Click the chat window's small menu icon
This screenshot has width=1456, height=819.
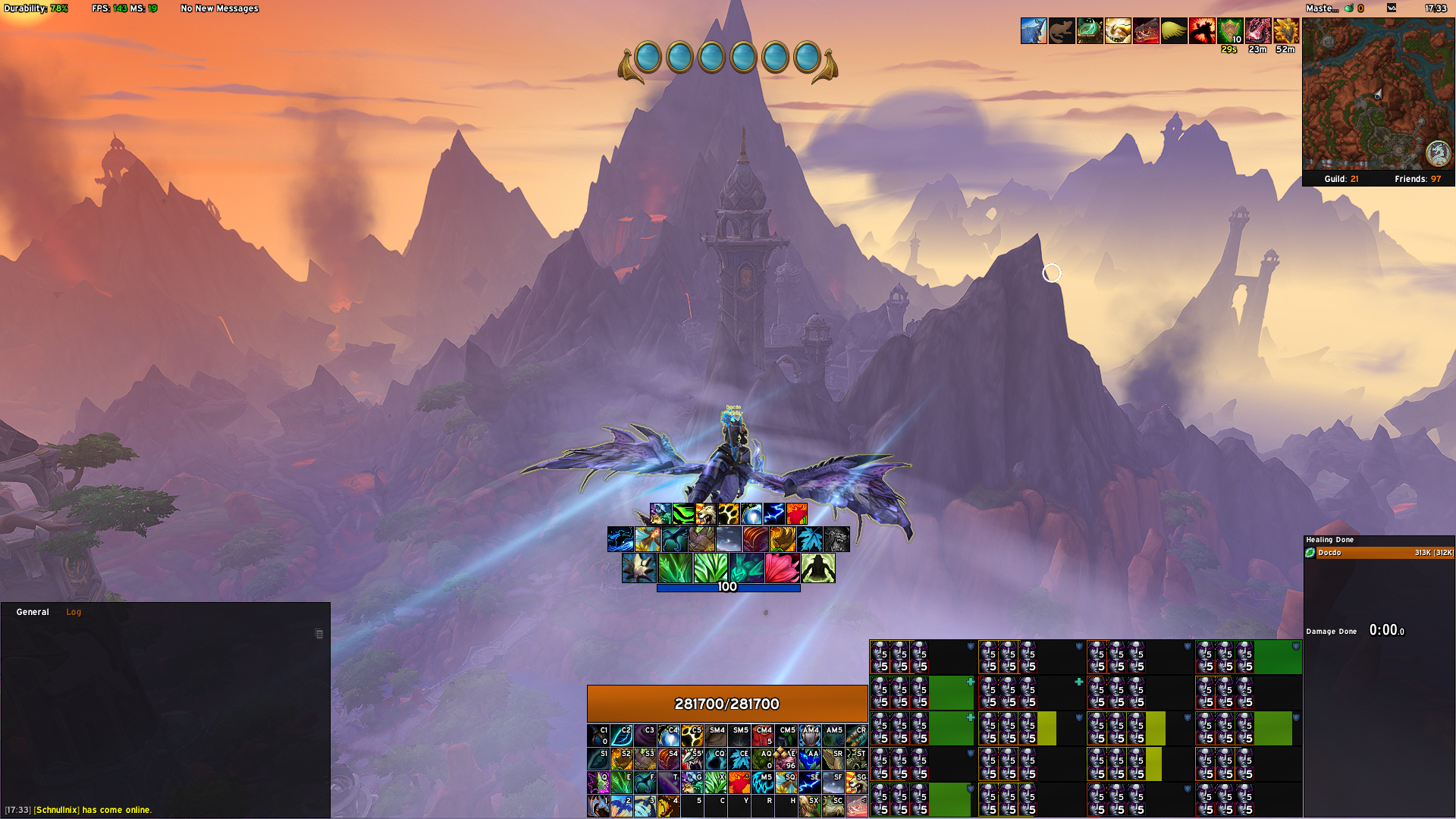tap(319, 634)
